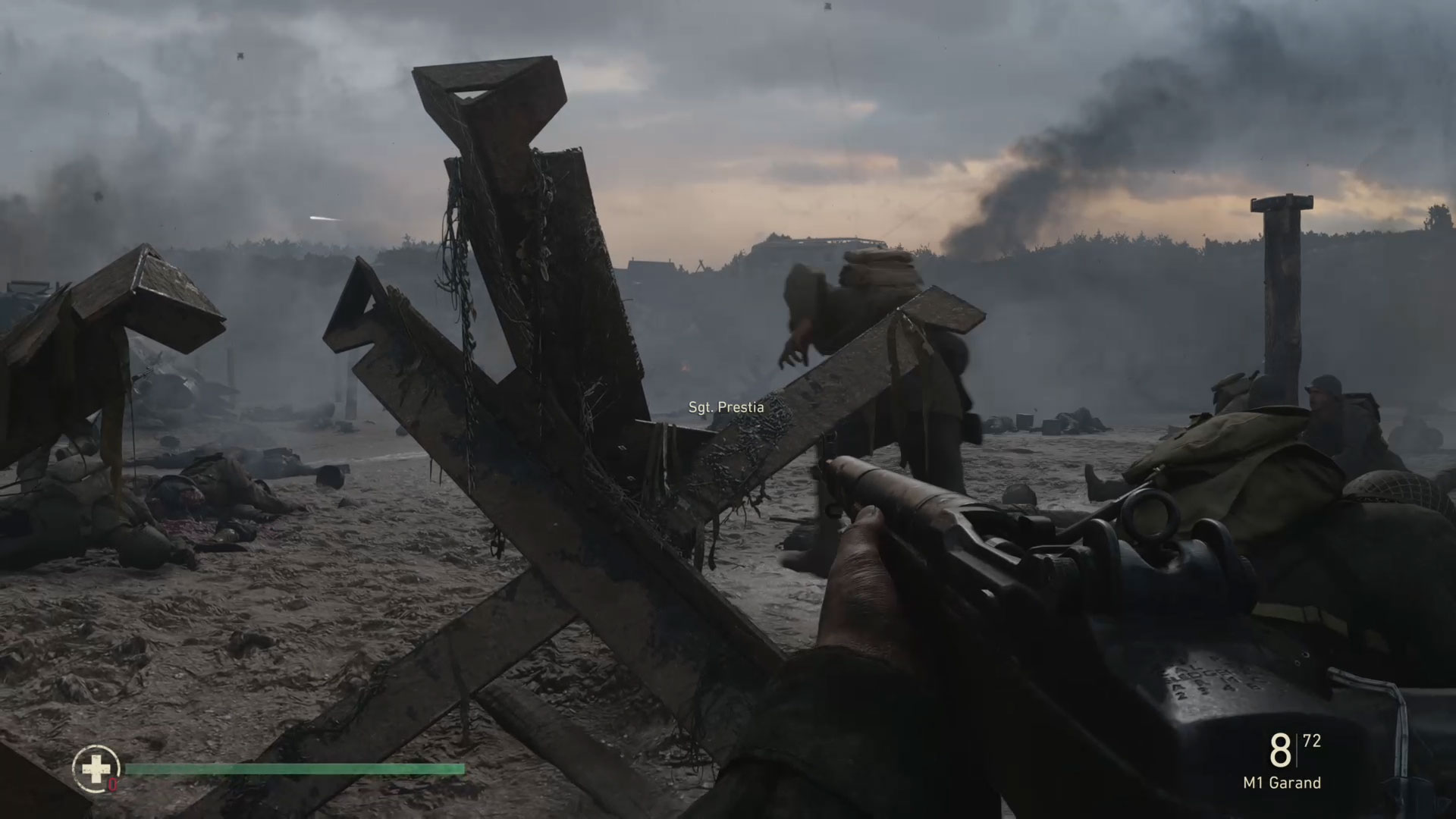1456x819 pixels.
Task: Select the M1 Garand weapon label
Action: (x=1282, y=783)
